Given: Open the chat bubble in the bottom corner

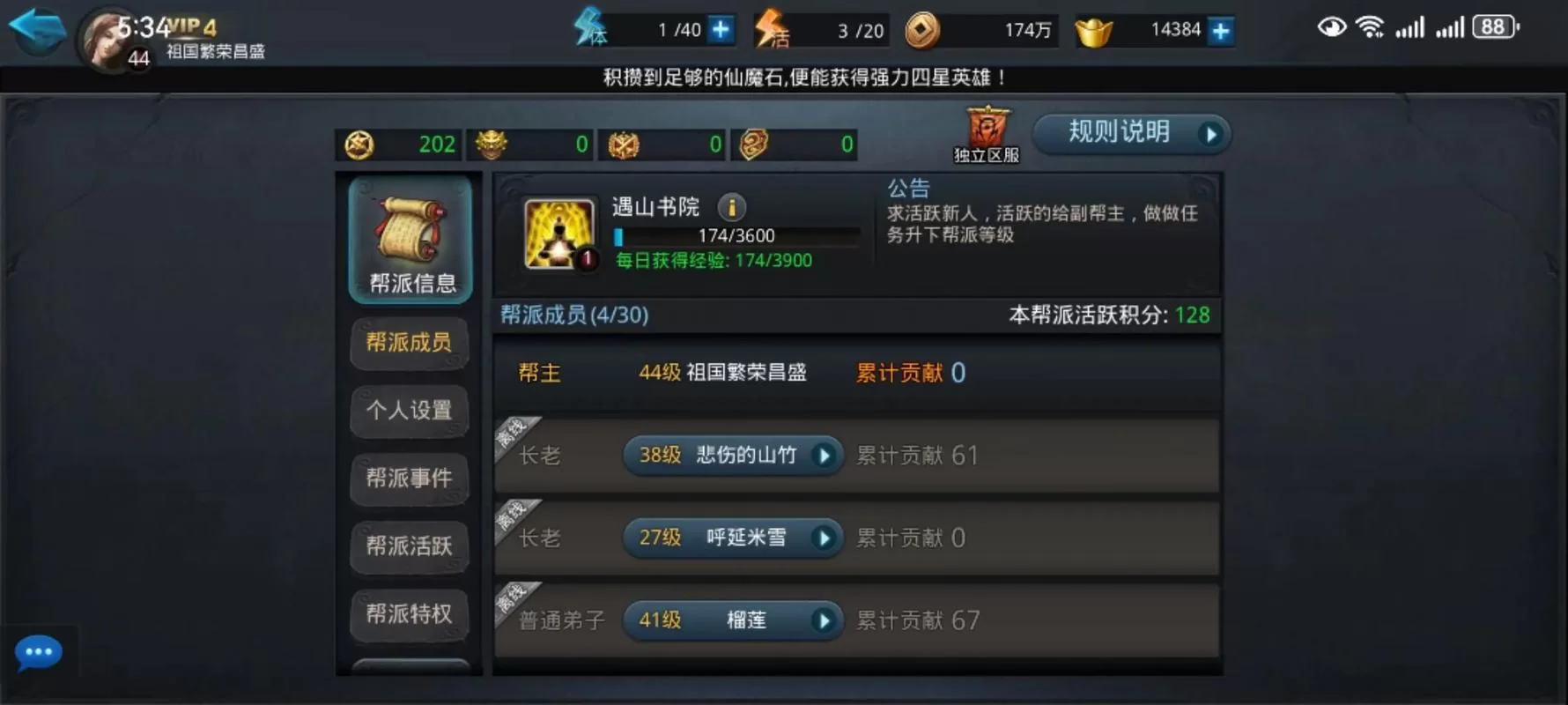Looking at the screenshot, I should click(37, 652).
